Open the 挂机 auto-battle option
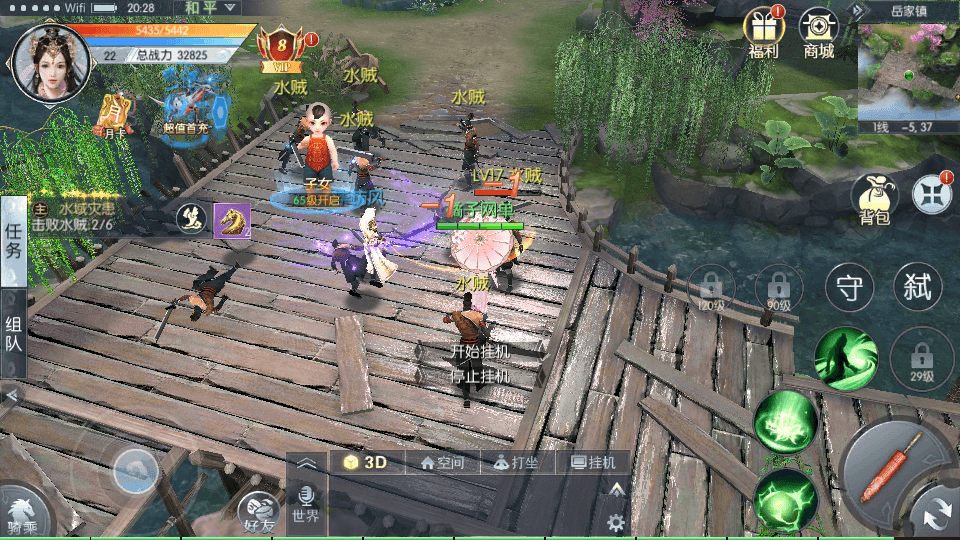The image size is (960, 540). pos(592,463)
